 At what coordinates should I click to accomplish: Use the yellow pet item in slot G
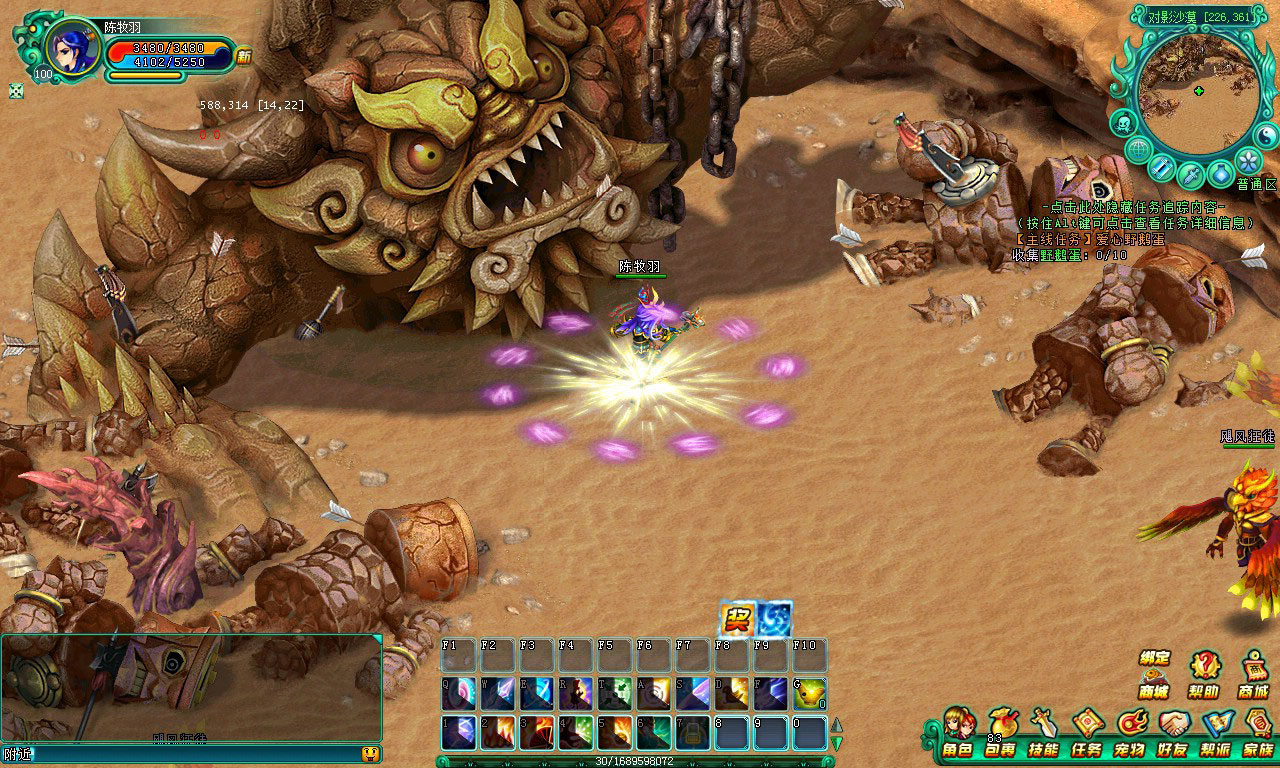tap(810, 693)
